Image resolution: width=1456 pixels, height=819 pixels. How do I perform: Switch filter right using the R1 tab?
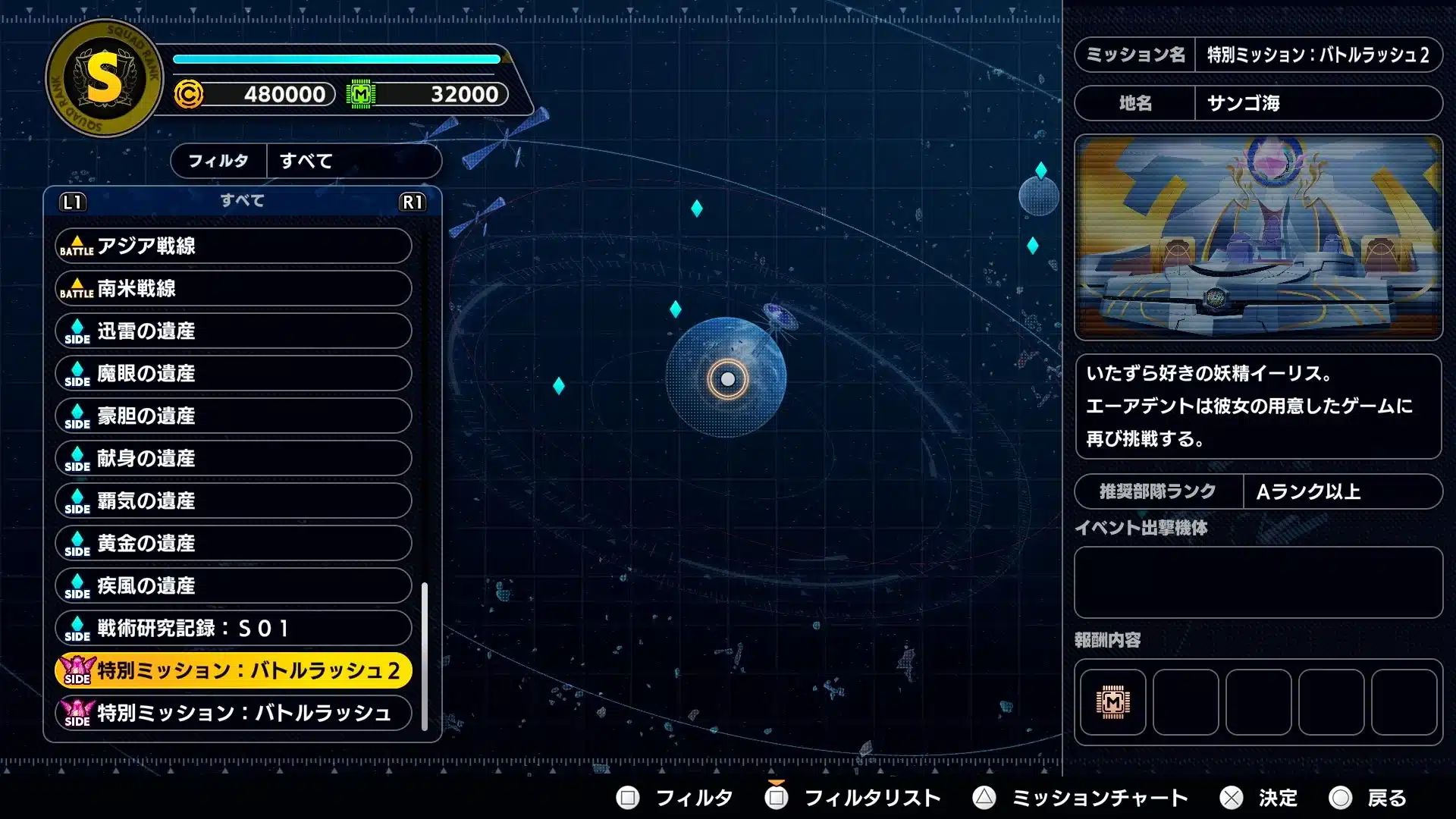[413, 202]
